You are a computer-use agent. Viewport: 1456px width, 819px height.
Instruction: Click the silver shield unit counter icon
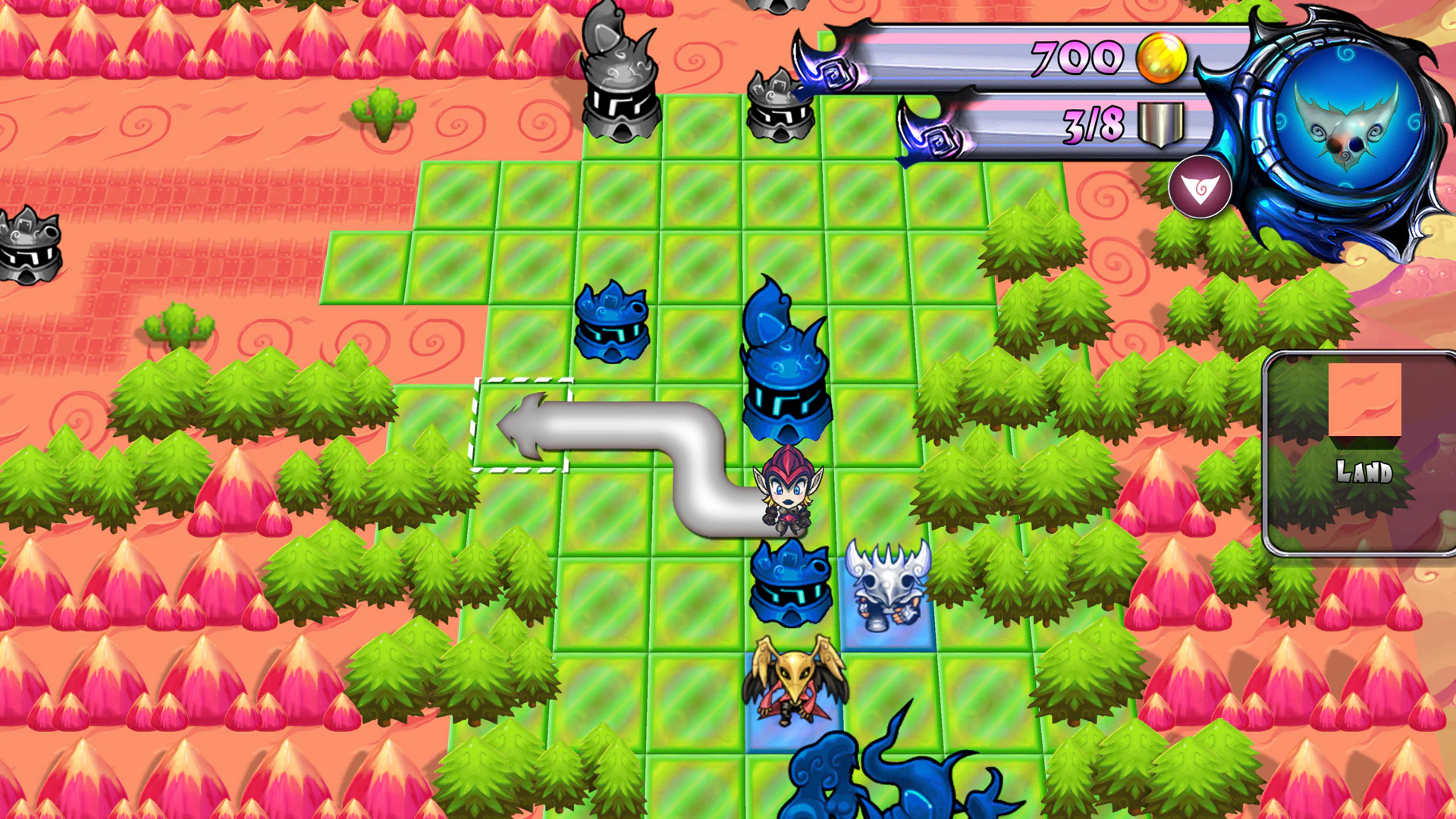(1160, 124)
